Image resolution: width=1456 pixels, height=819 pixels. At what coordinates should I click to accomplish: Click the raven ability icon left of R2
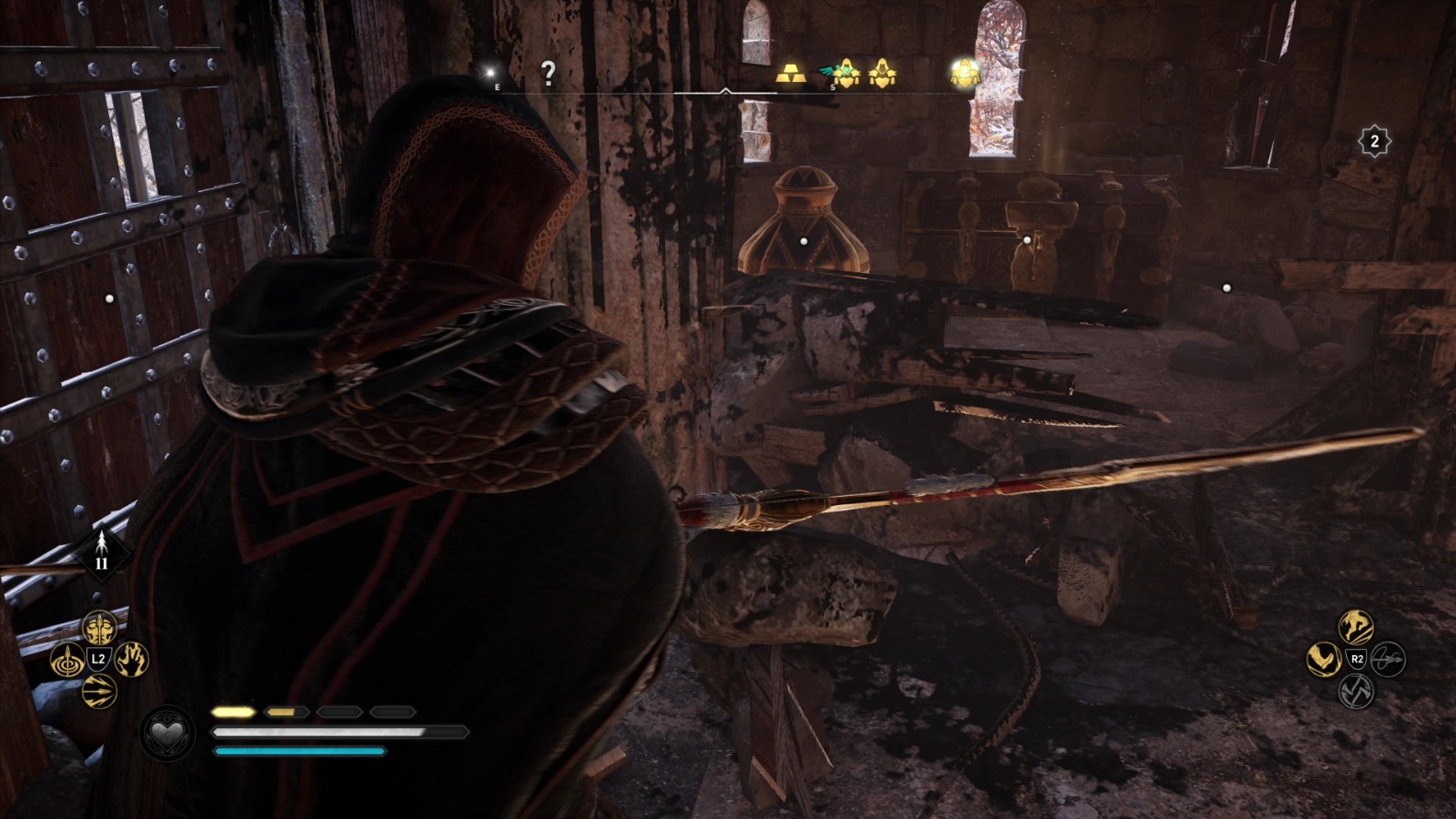[x=1323, y=659]
